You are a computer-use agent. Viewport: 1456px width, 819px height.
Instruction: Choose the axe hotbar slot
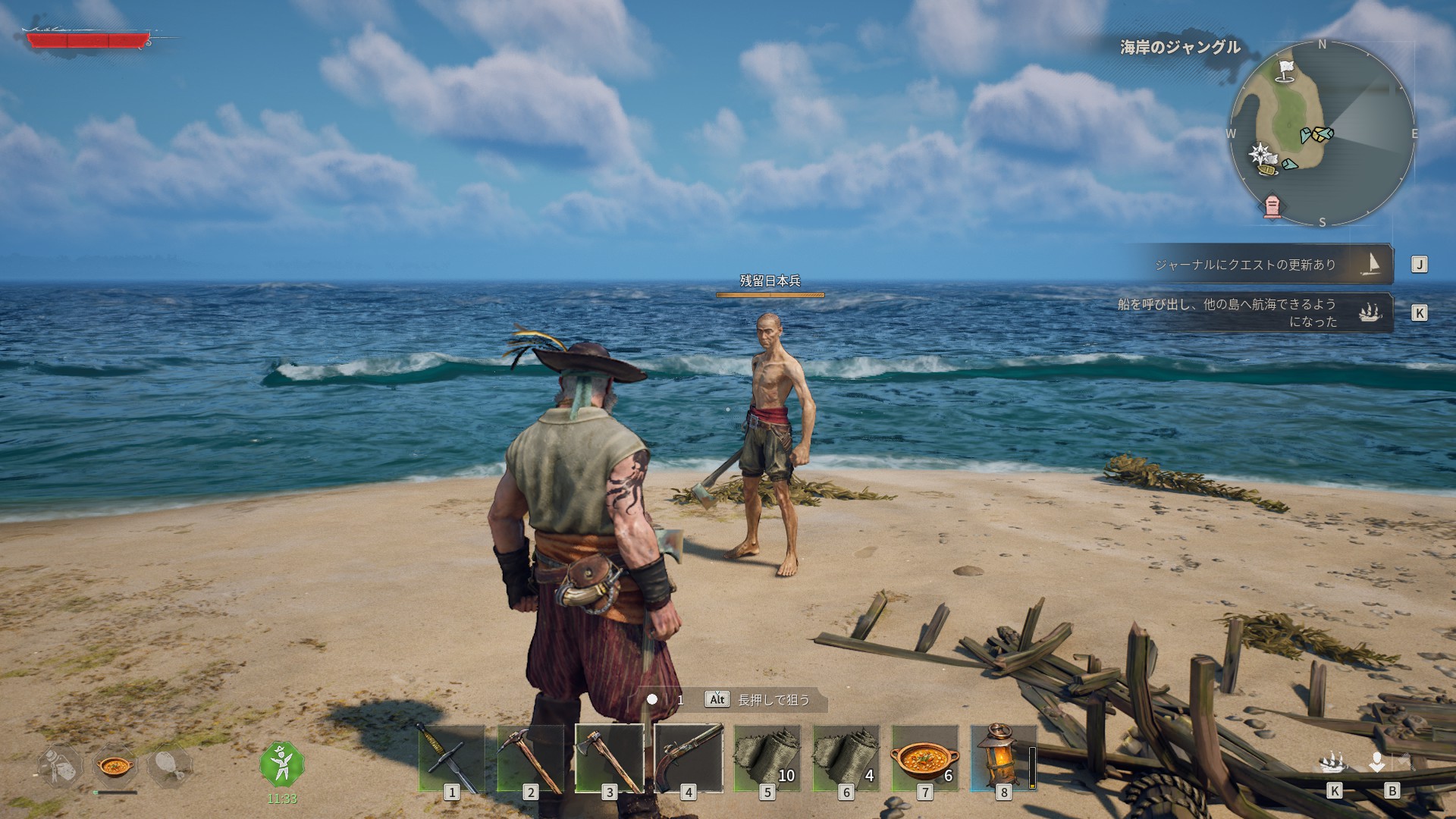[609, 758]
